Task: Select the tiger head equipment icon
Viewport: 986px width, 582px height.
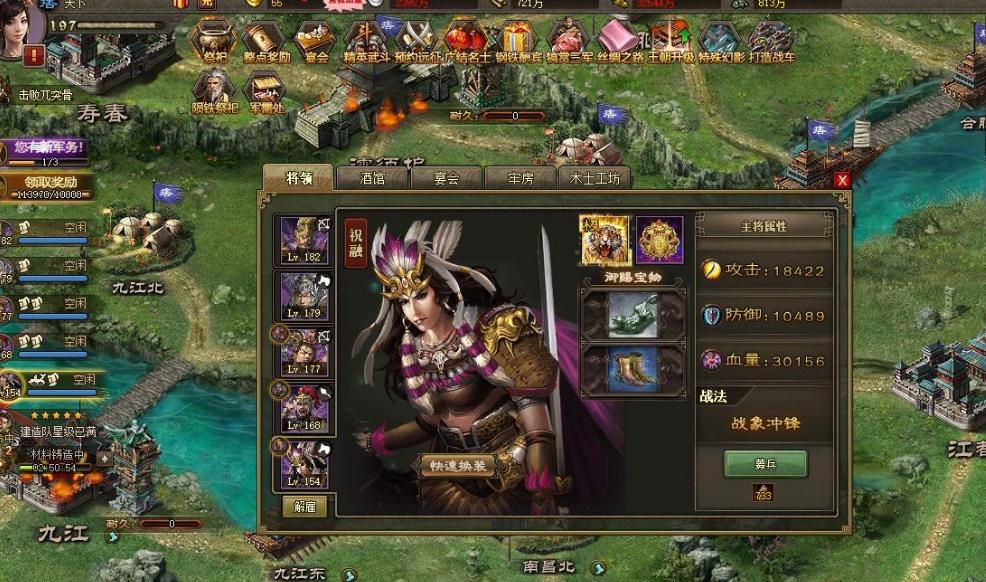Action: tap(605, 240)
